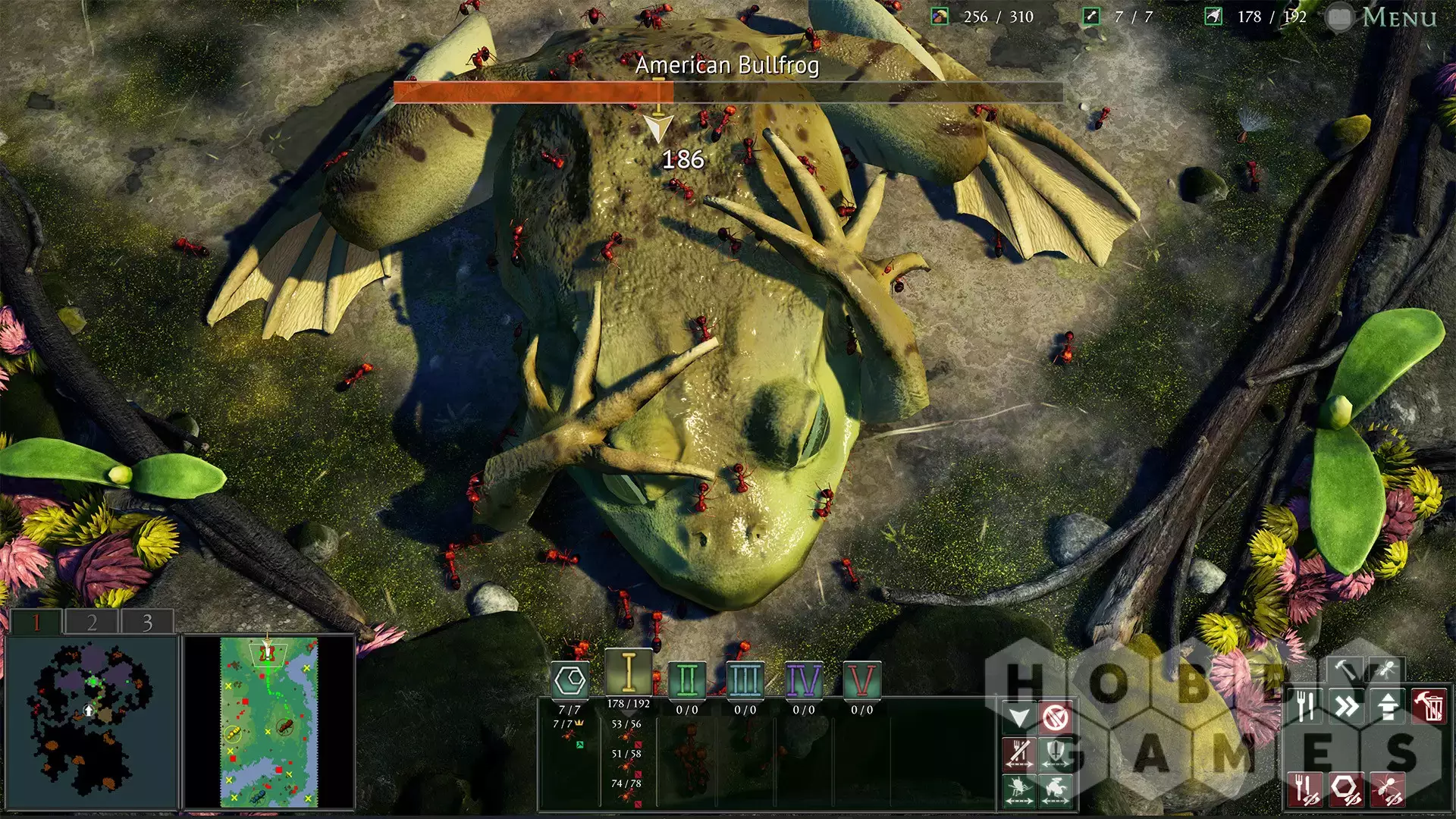Select the hexagon nest group button
Image resolution: width=1456 pixels, height=819 pixels.
coord(570,680)
